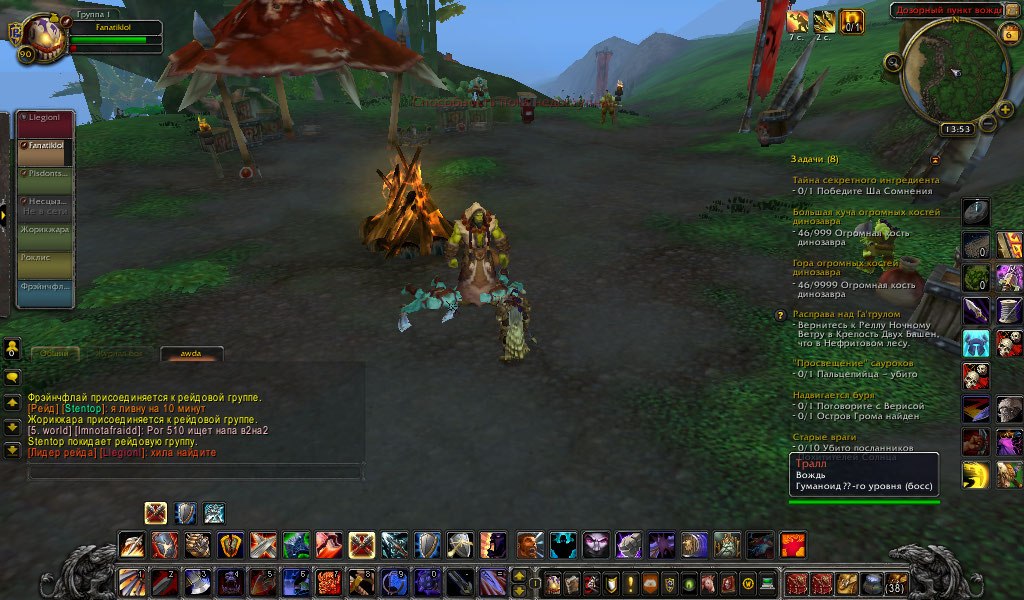Open the calendar button by the minimap
Viewport: 1024px width, 600px height.
(x=1008, y=35)
